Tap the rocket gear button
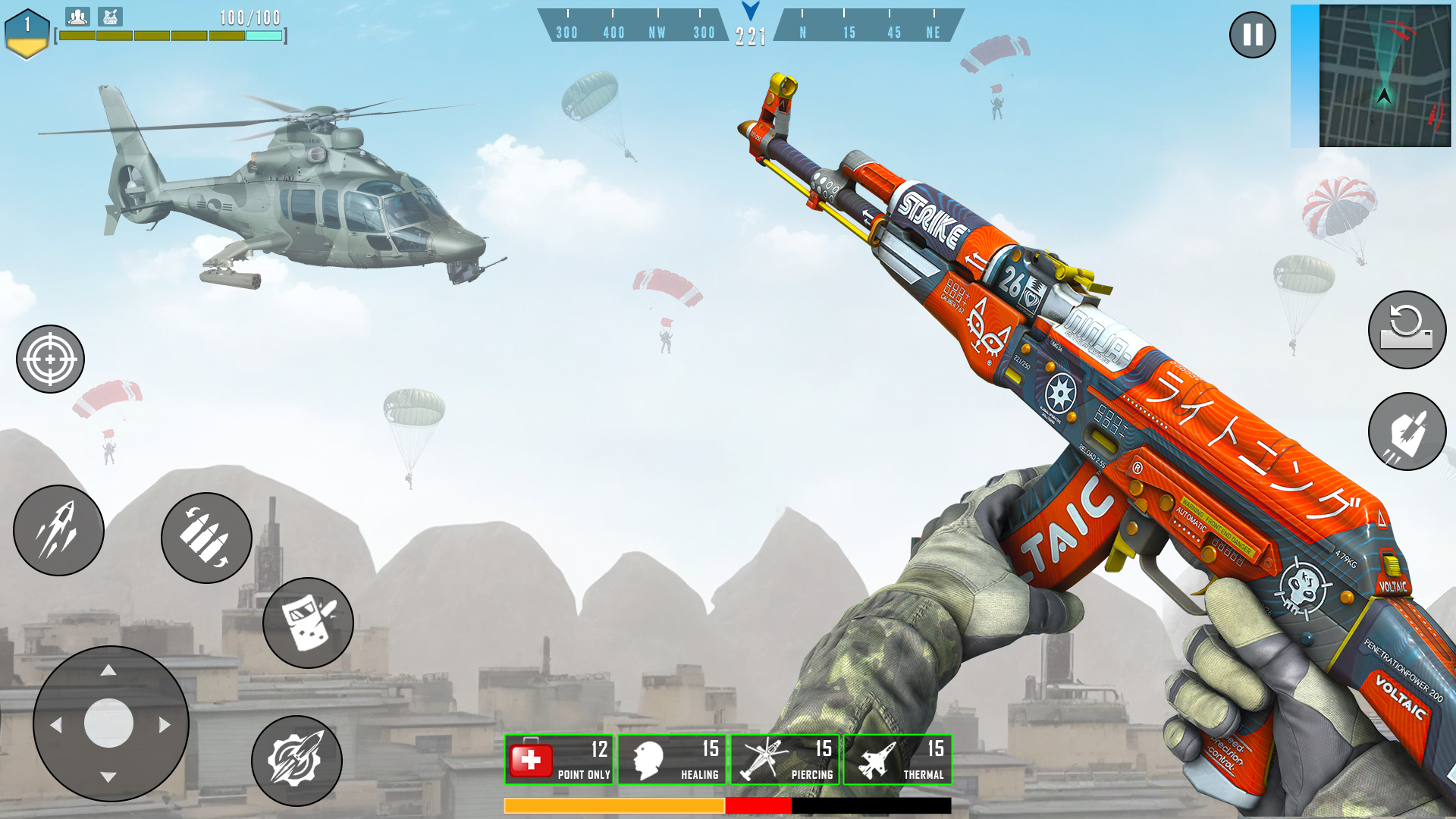Screen dimensions: 1456x819 point(297,760)
